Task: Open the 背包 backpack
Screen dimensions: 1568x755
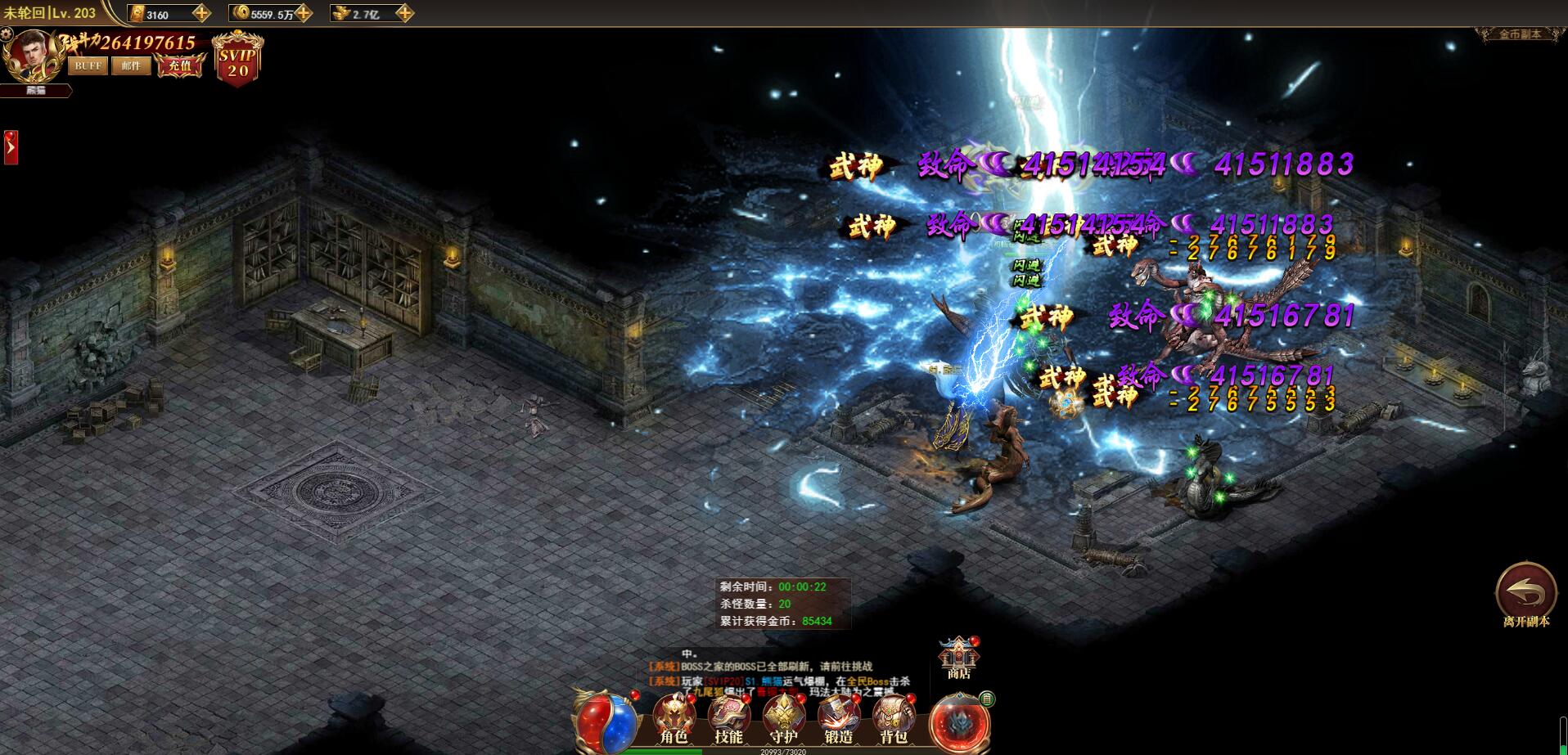Action: [x=894, y=720]
